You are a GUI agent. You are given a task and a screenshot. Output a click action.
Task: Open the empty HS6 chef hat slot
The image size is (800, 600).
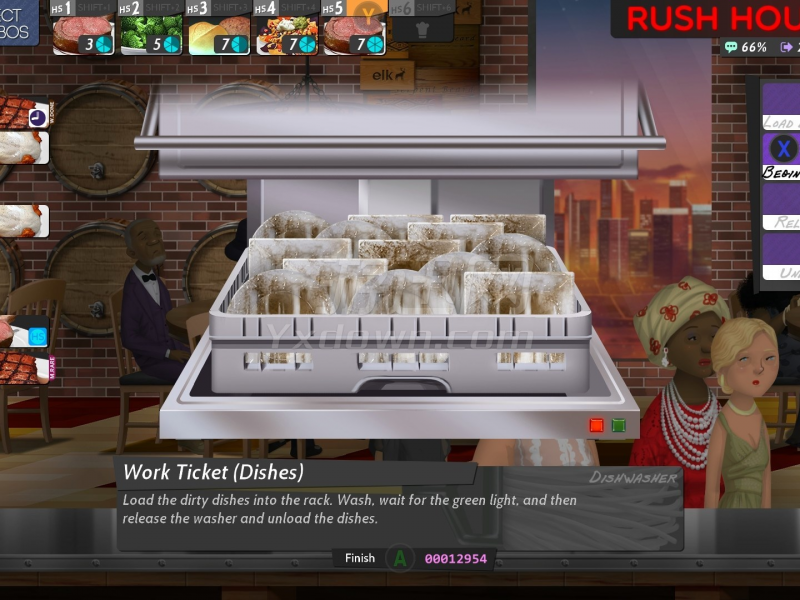421,25
